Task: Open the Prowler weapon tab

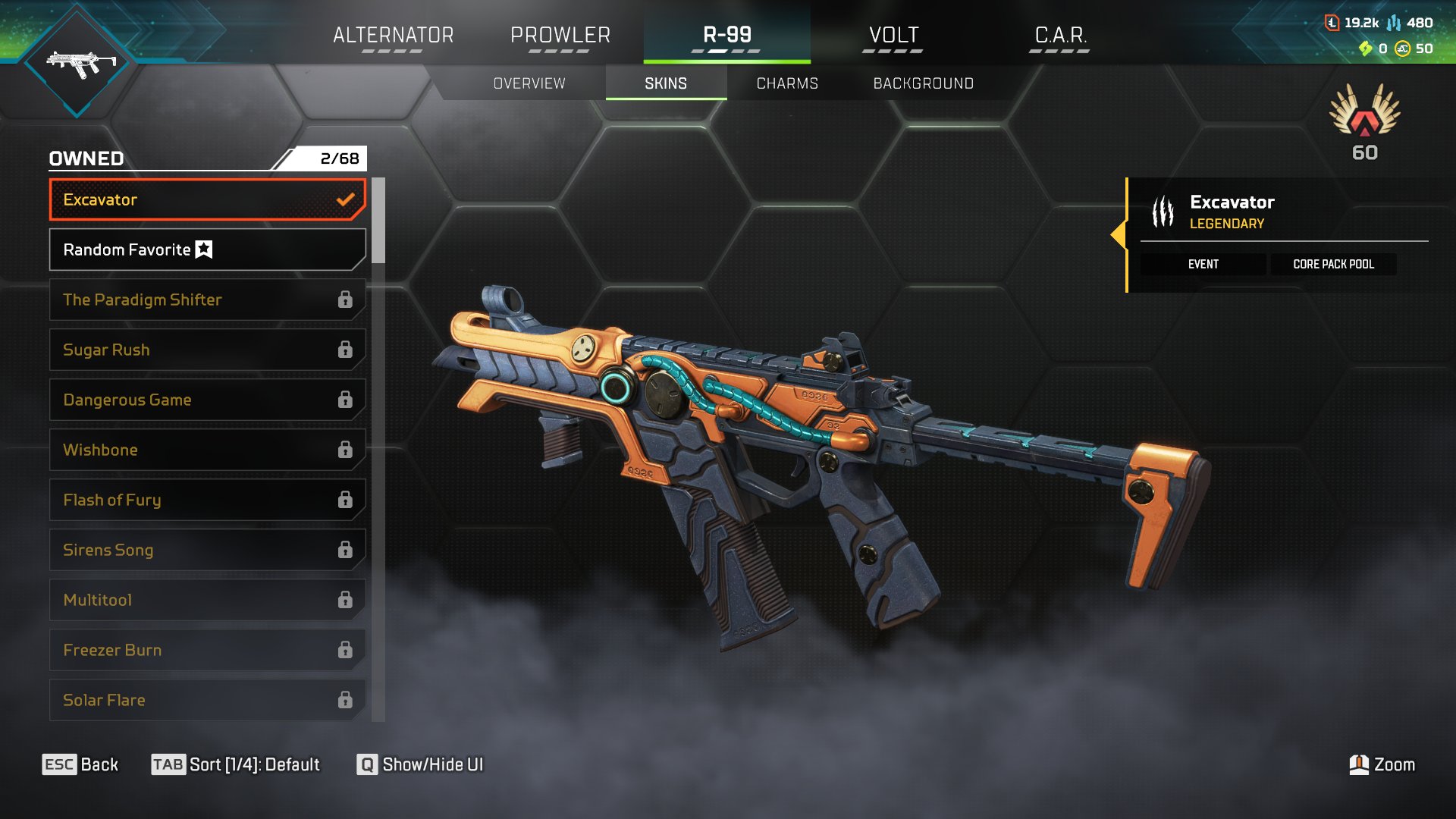Action: coord(560,35)
